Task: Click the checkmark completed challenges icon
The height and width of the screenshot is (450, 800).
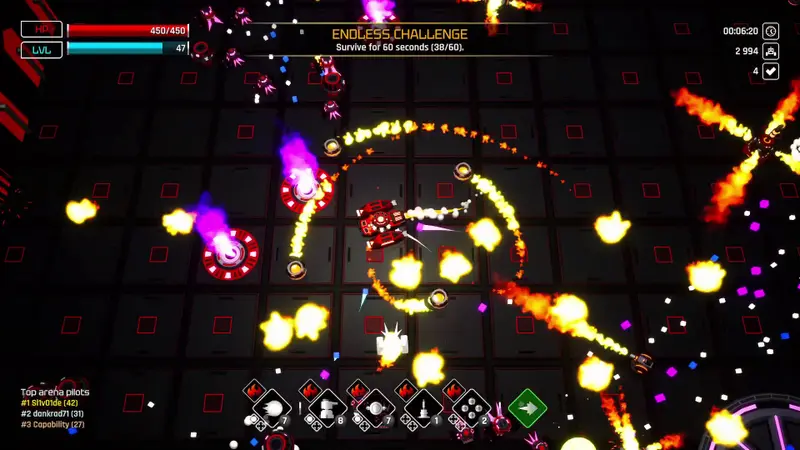Action: [771, 71]
